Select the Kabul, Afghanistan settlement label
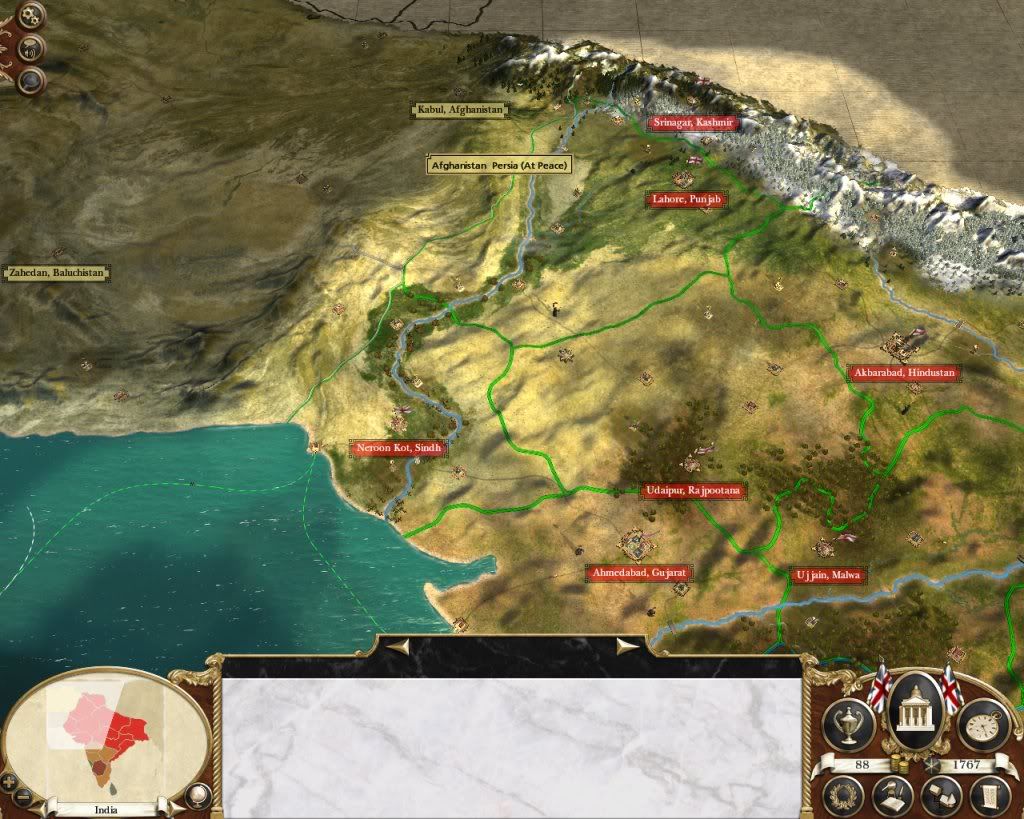 (460, 110)
